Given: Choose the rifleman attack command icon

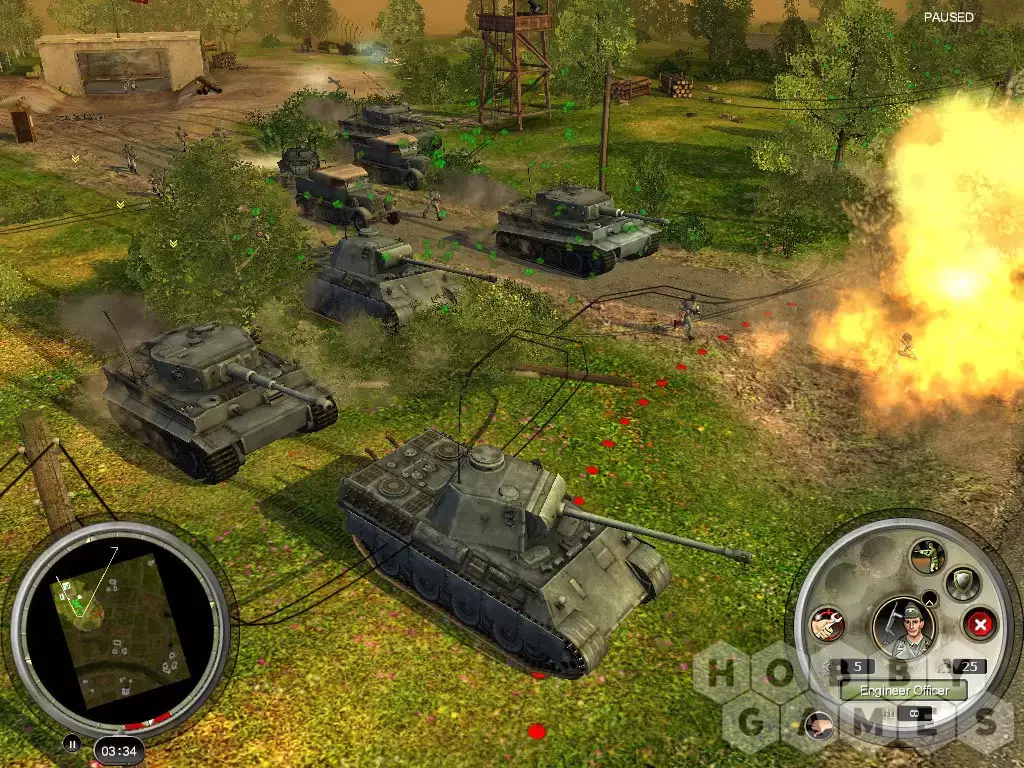Looking at the screenshot, I should point(926,555).
